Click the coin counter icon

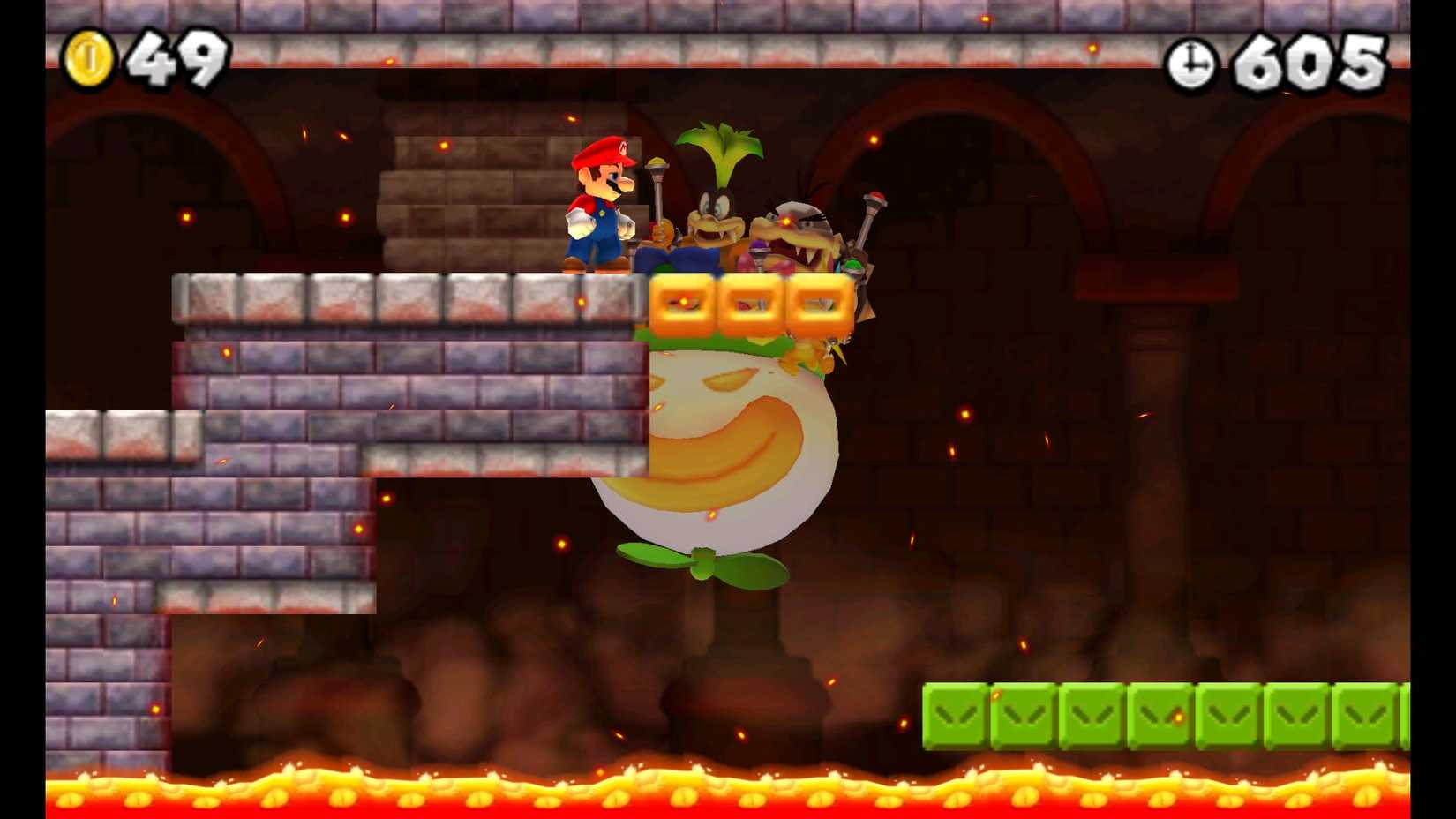click(88, 55)
